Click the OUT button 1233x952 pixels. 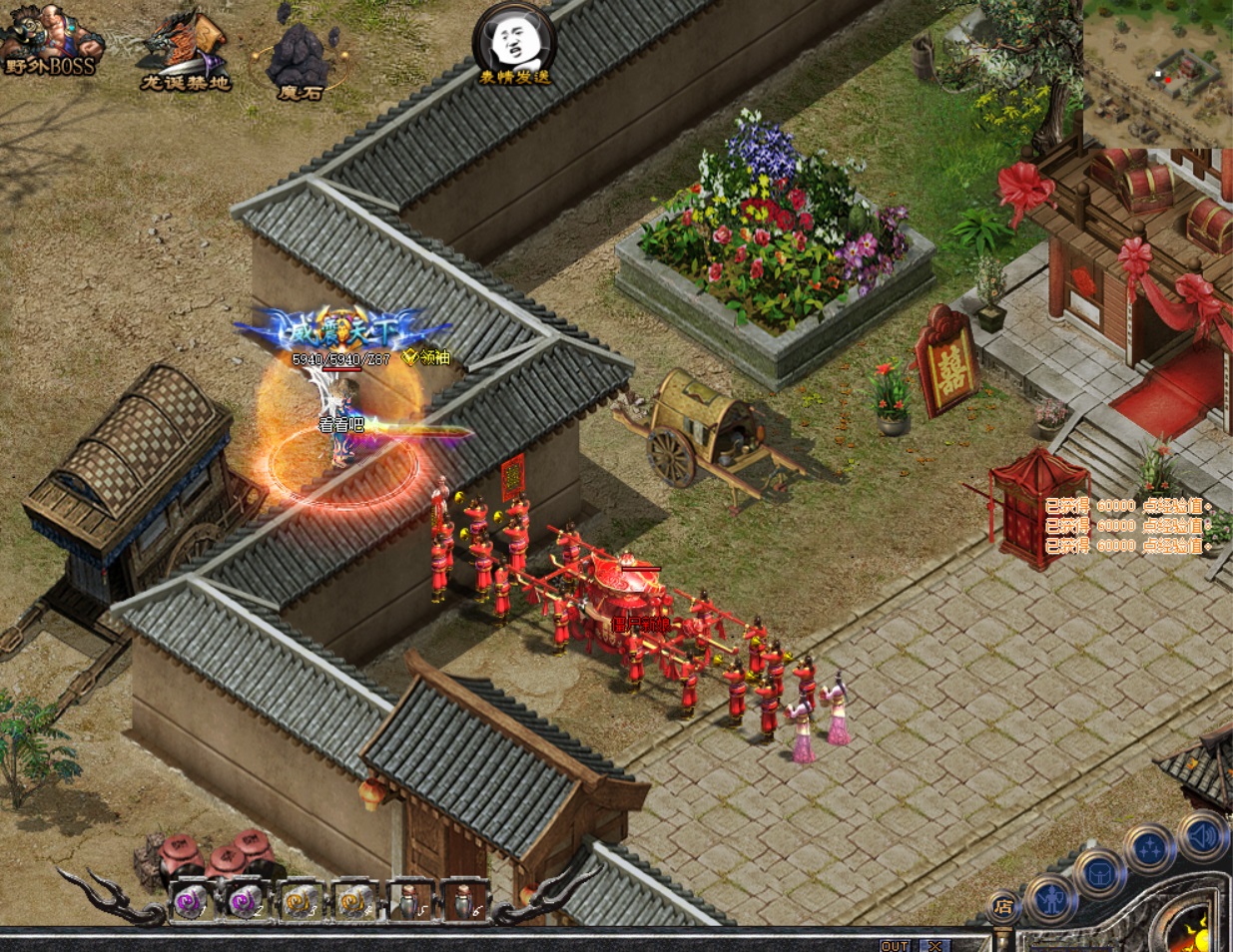pyautogui.click(x=895, y=945)
